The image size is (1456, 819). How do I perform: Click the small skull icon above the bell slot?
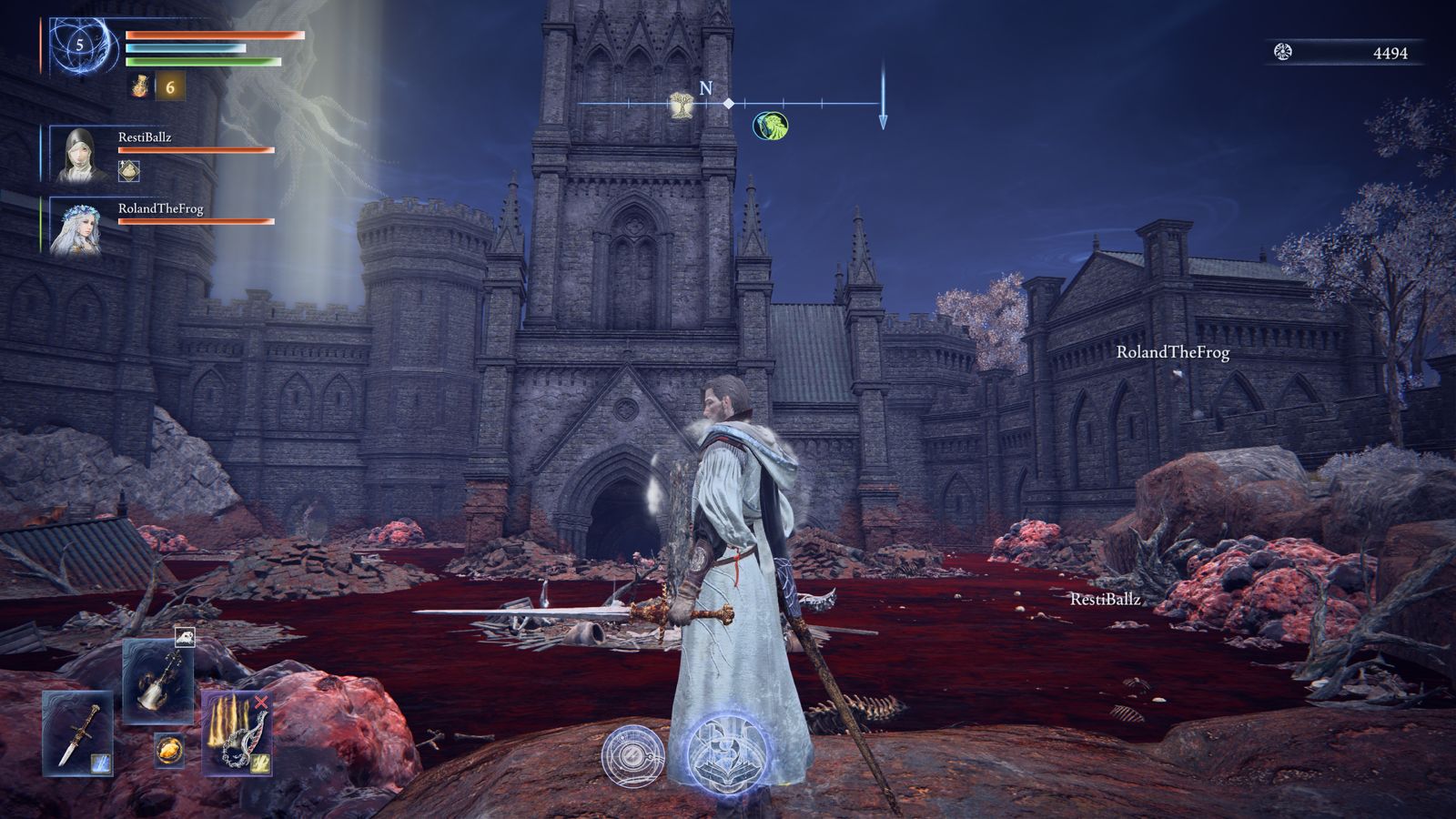pyautogui.click(x=185, y=637)
